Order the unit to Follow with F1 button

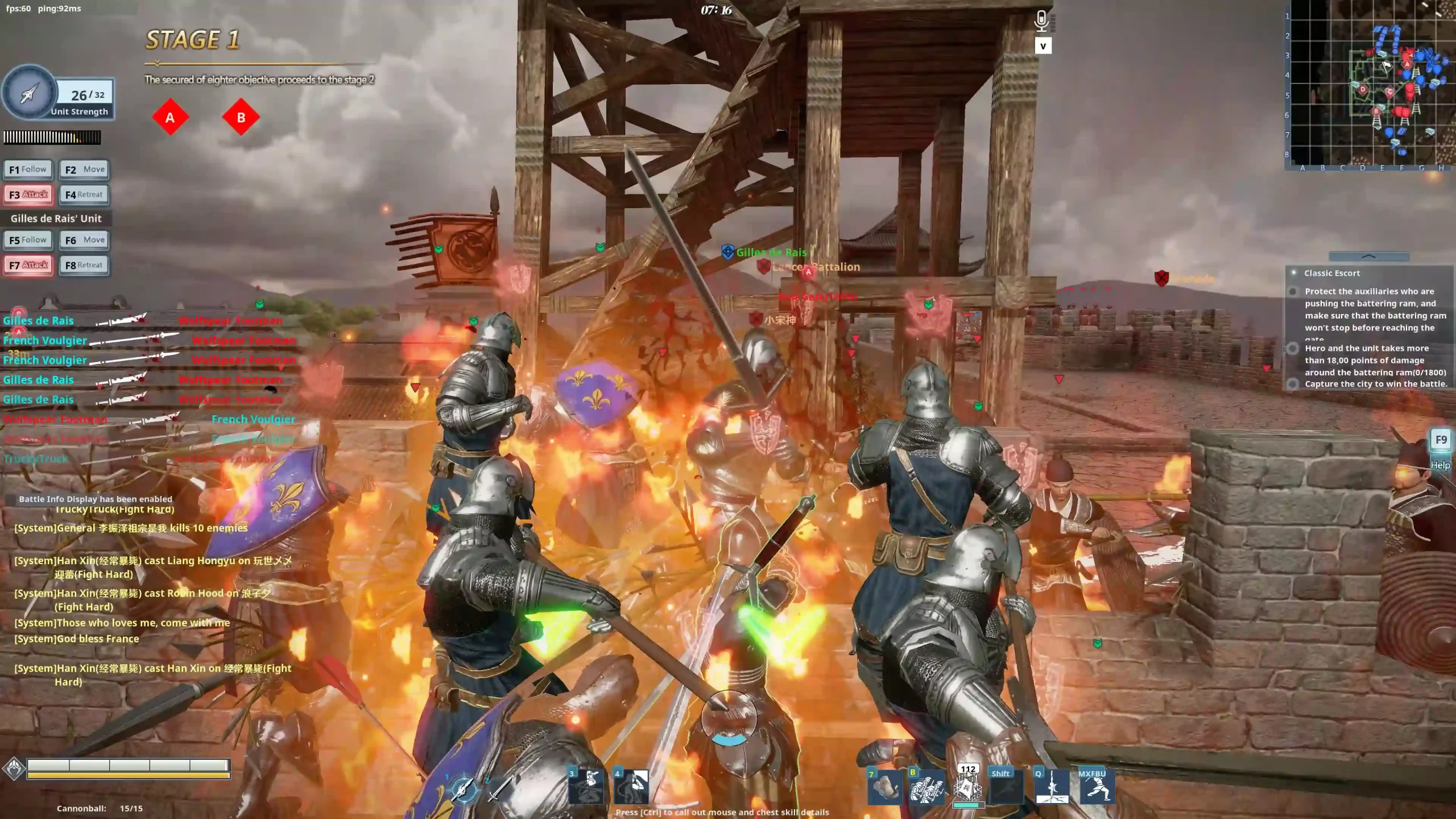click(28, 169)
